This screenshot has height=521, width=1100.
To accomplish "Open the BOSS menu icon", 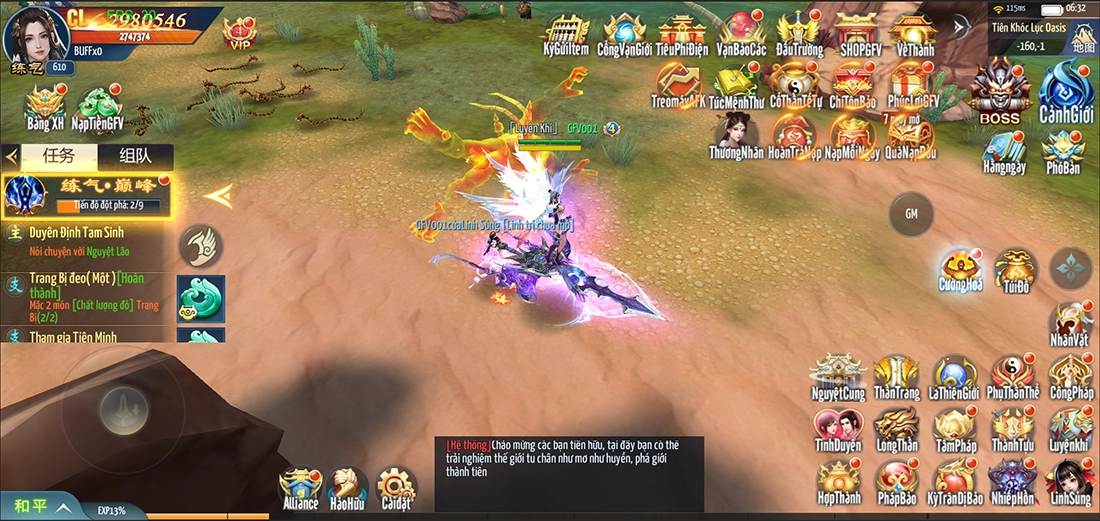I will (x=998, y=90).
